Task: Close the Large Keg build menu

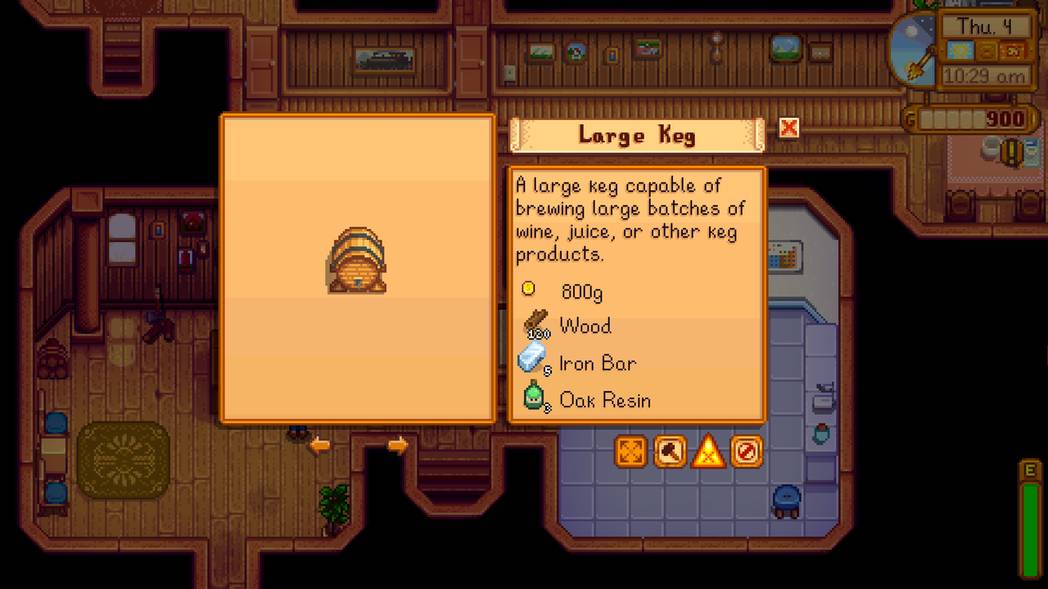Action: 789,127
